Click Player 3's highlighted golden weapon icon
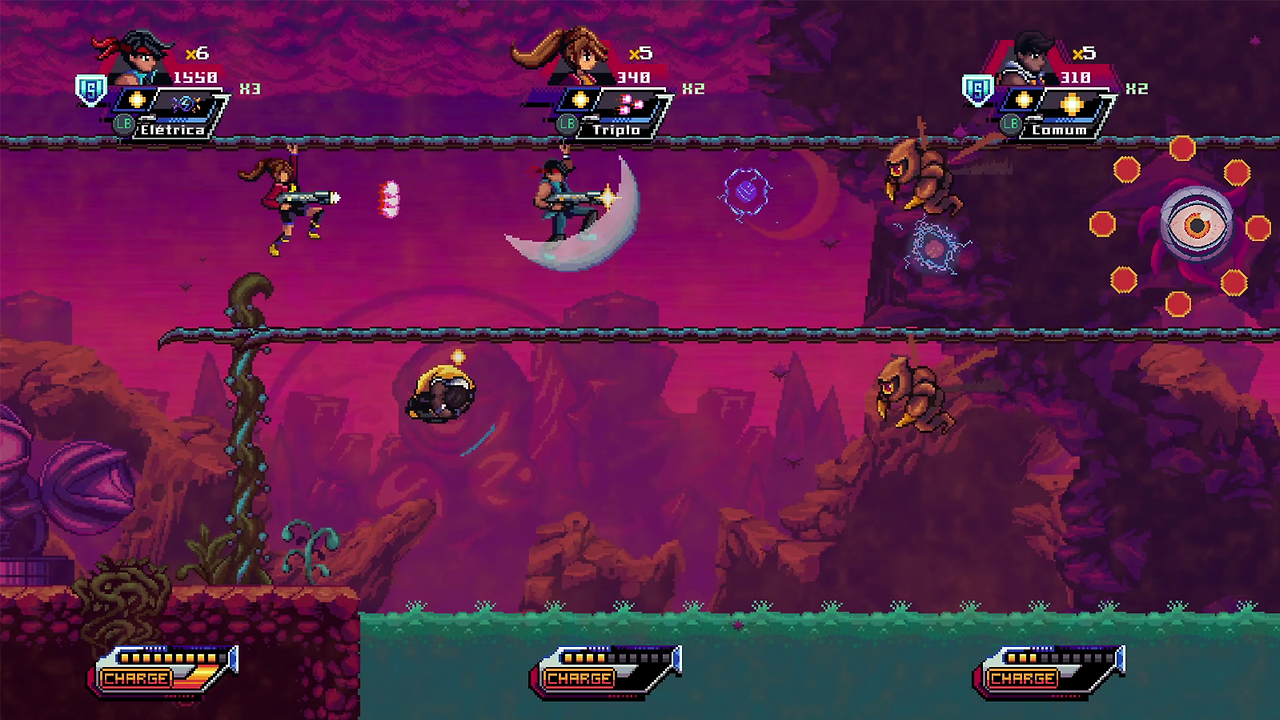The image size is (1280, 720). coord(1072,103)
